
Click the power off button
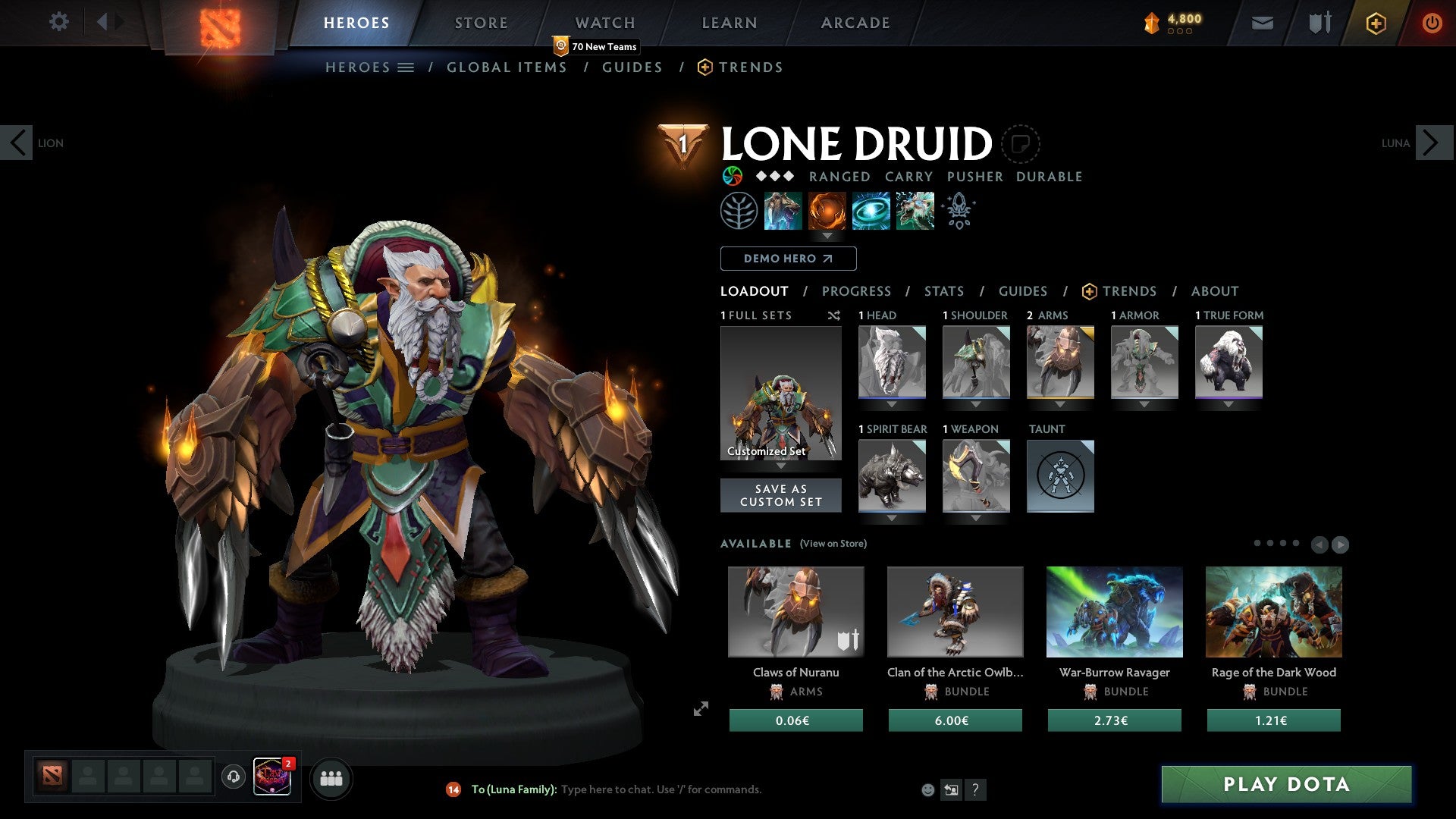[1432, 23]
